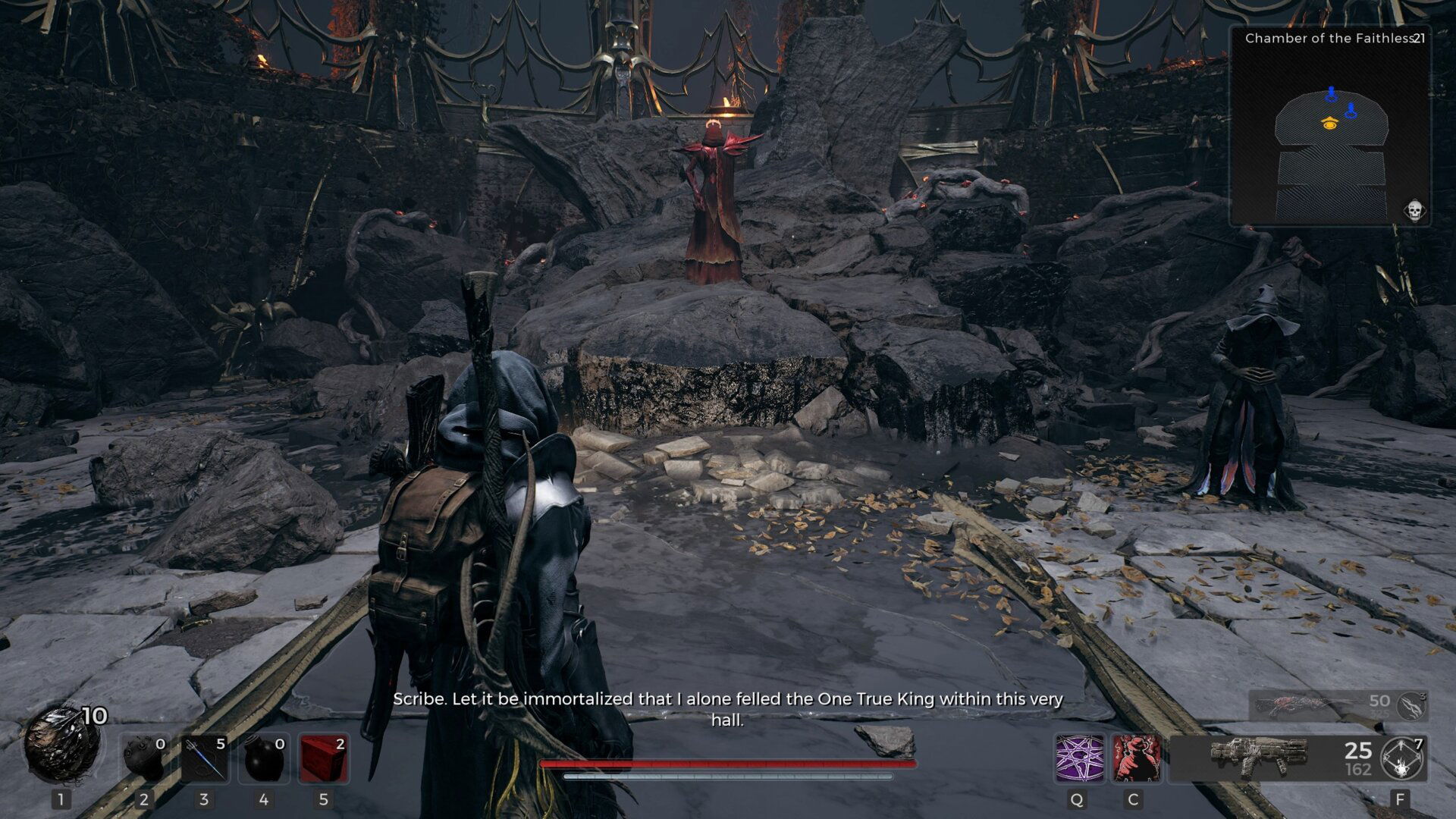Viewport: 1456px width, 819px height.
Task: Trigger the rifle's diamond weapon mod icon
Action: click(x=1402, y=758)
